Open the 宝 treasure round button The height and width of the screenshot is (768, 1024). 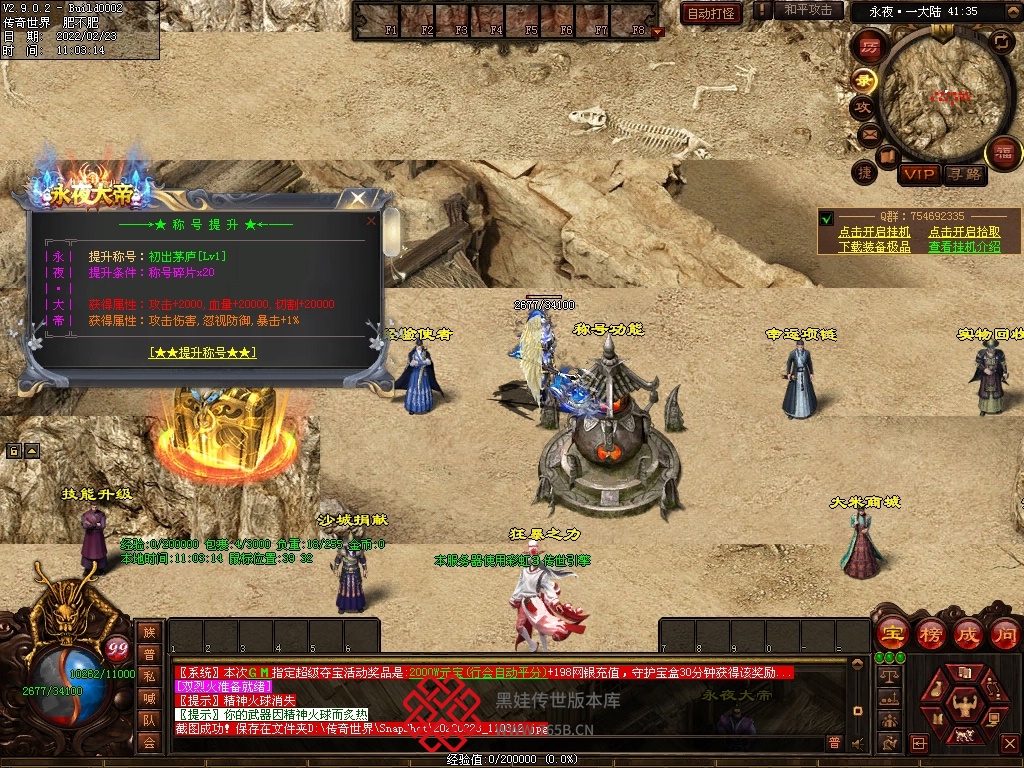(x=891, y=633)
